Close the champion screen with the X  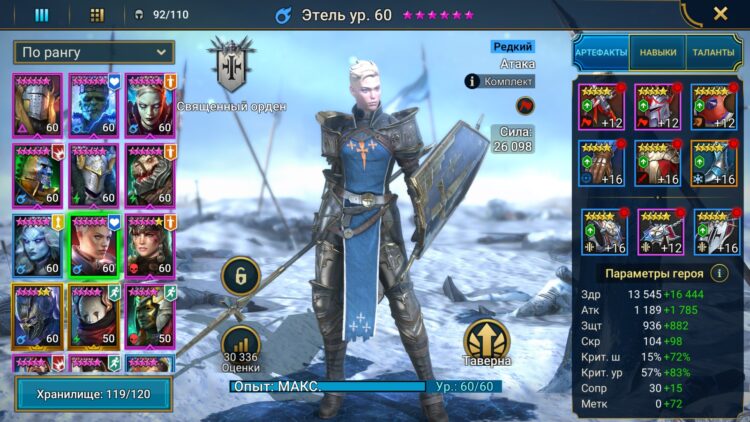point(720,14)
